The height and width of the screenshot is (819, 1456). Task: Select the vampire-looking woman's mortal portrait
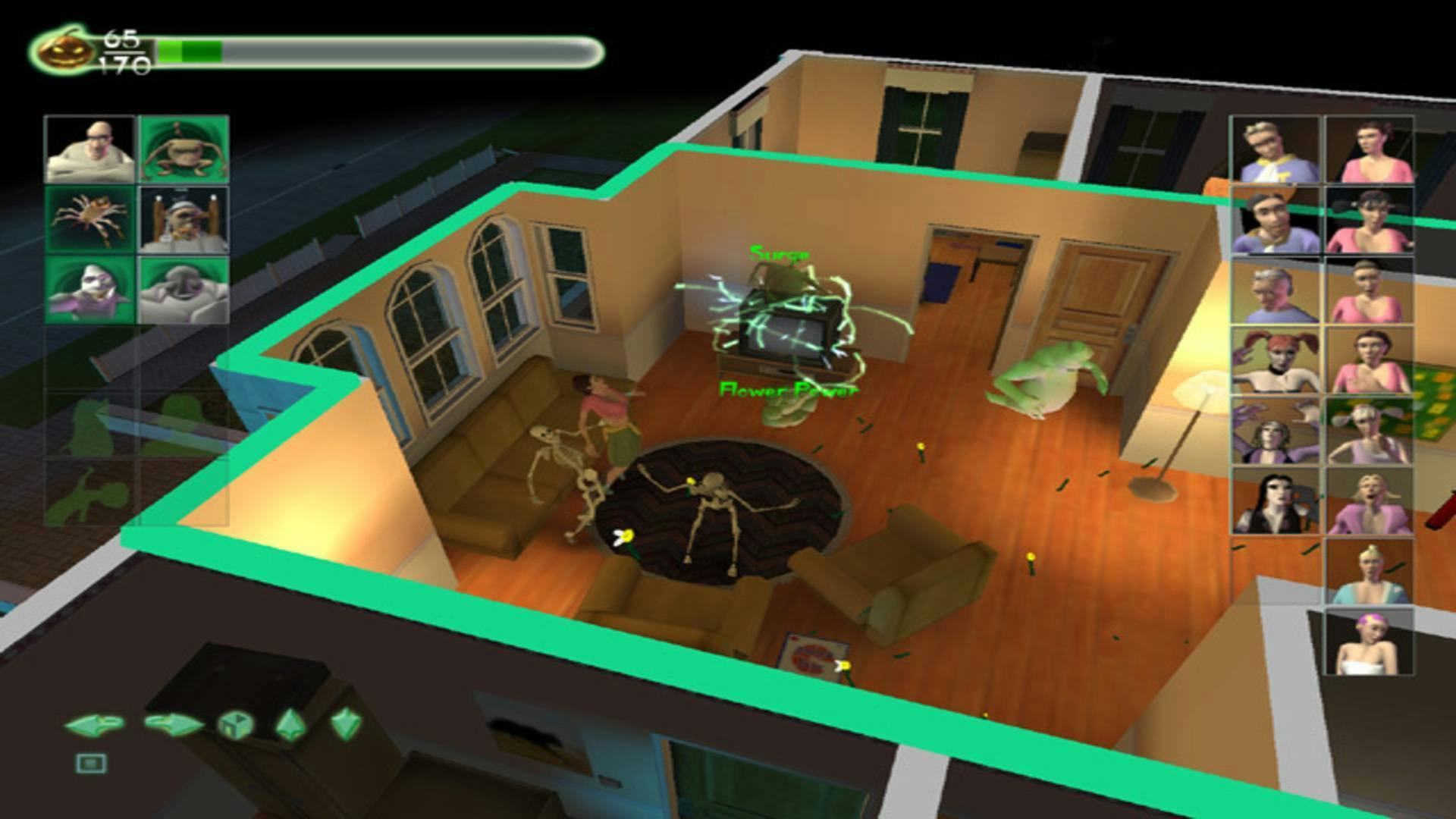(x=1273, y=502)
